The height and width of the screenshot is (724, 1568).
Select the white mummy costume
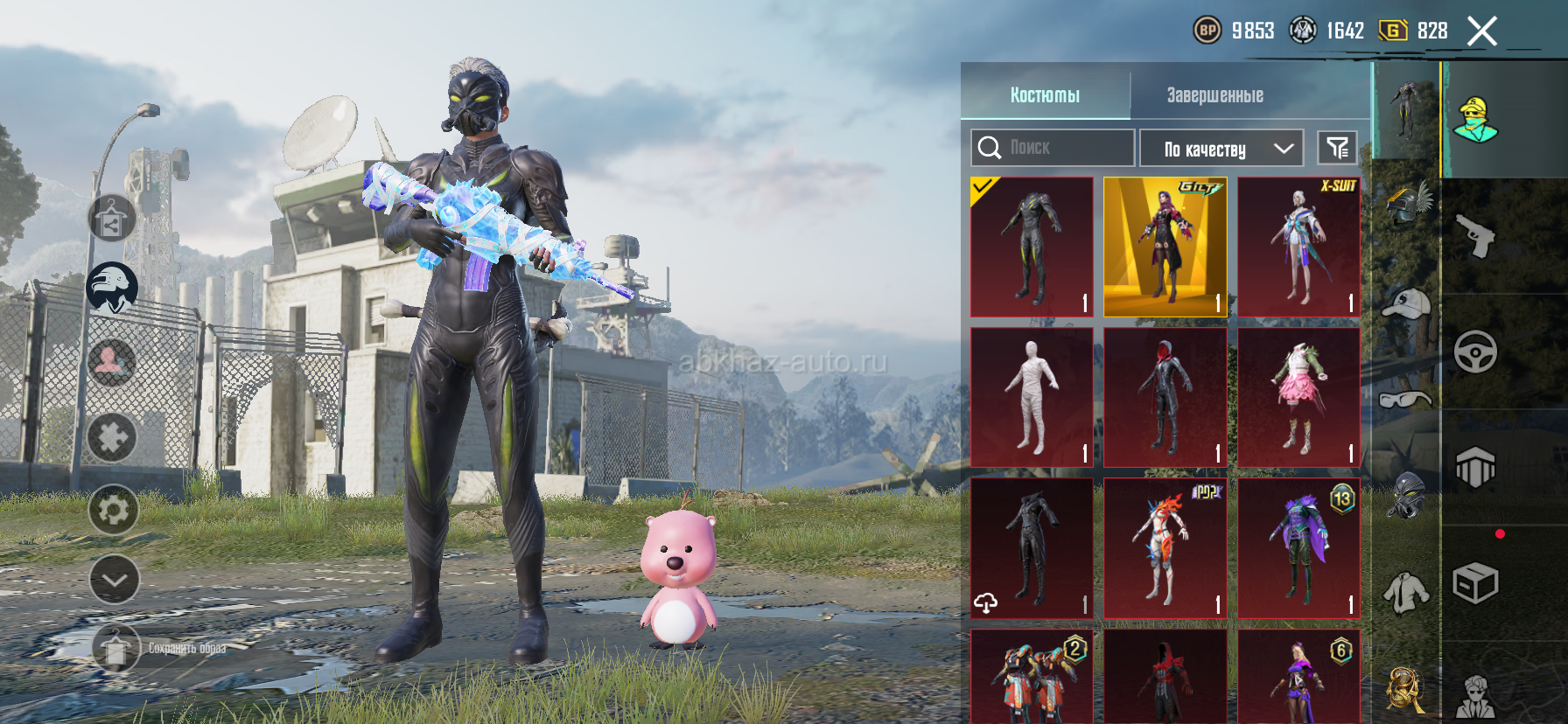click(1032, 398)
